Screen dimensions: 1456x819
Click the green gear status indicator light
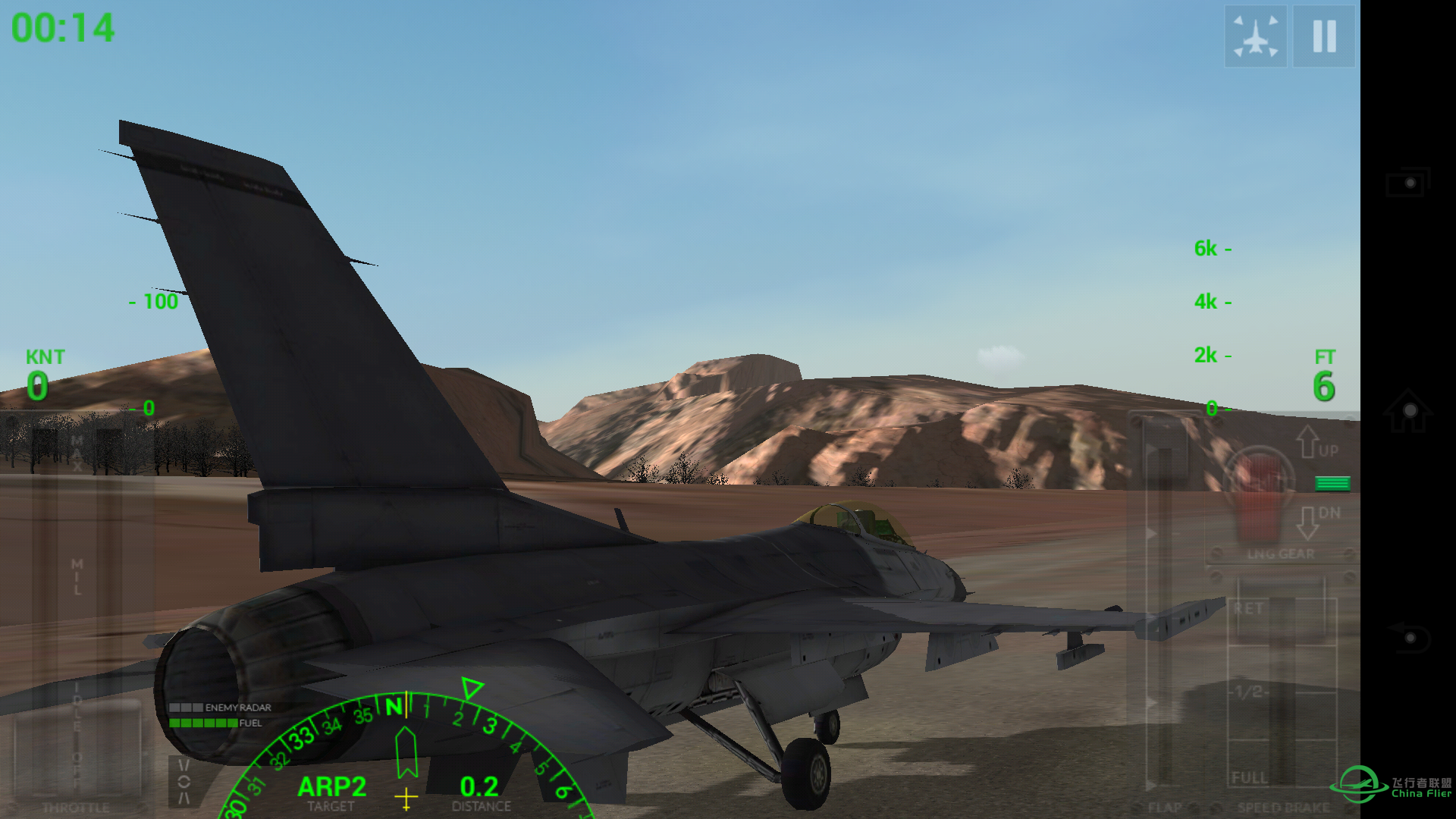point(1332,482)
